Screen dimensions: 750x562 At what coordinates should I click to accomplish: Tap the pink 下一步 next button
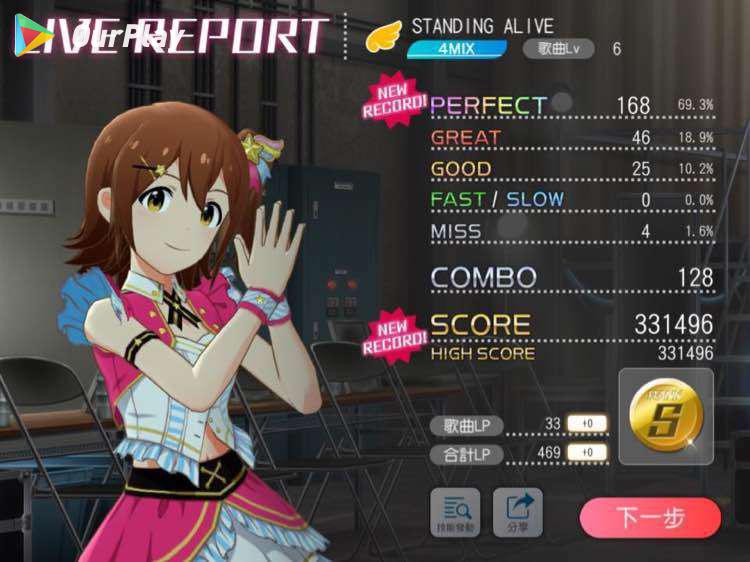pyautogui.click(x=650, y=518)
